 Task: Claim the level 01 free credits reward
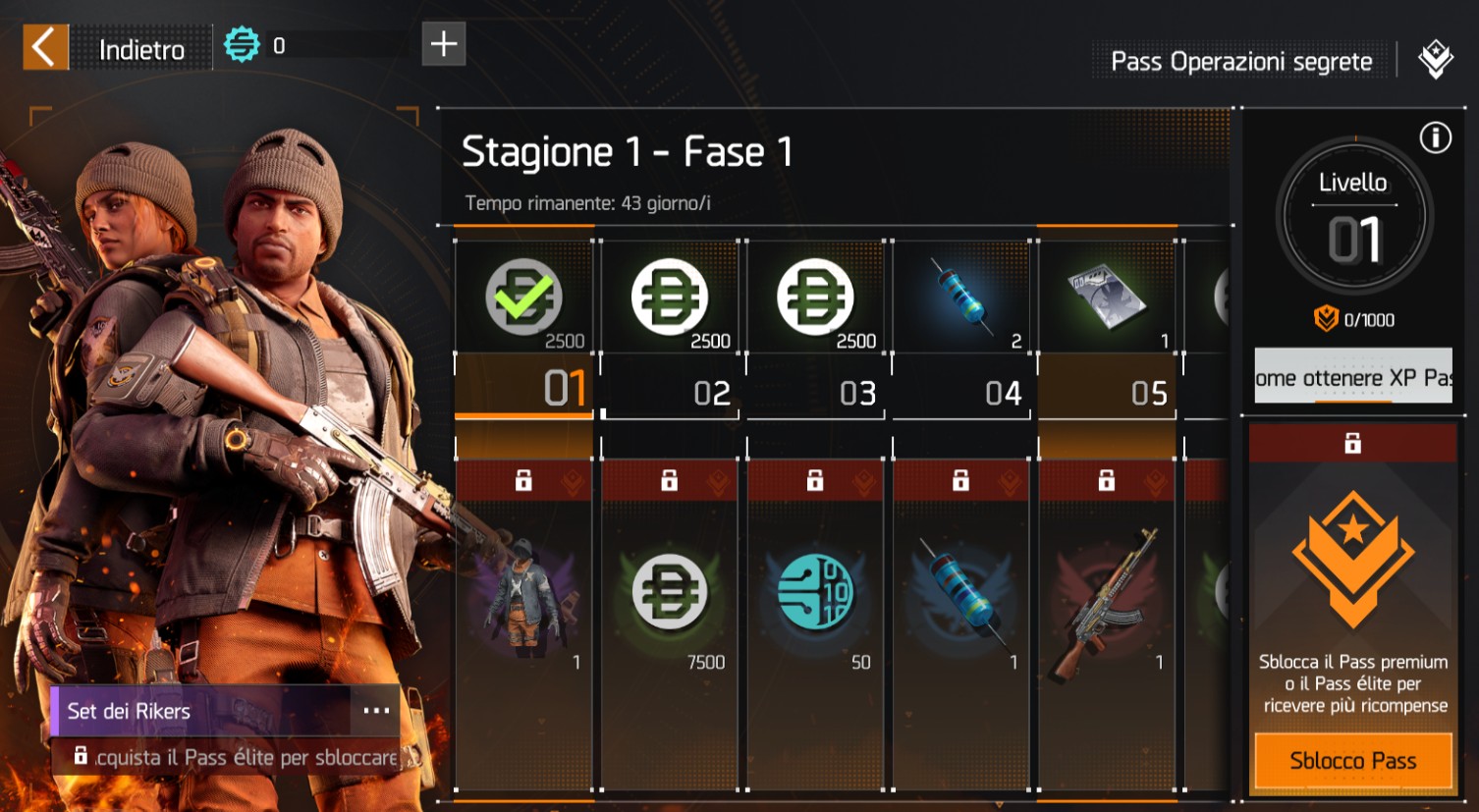tap(524, 298)
